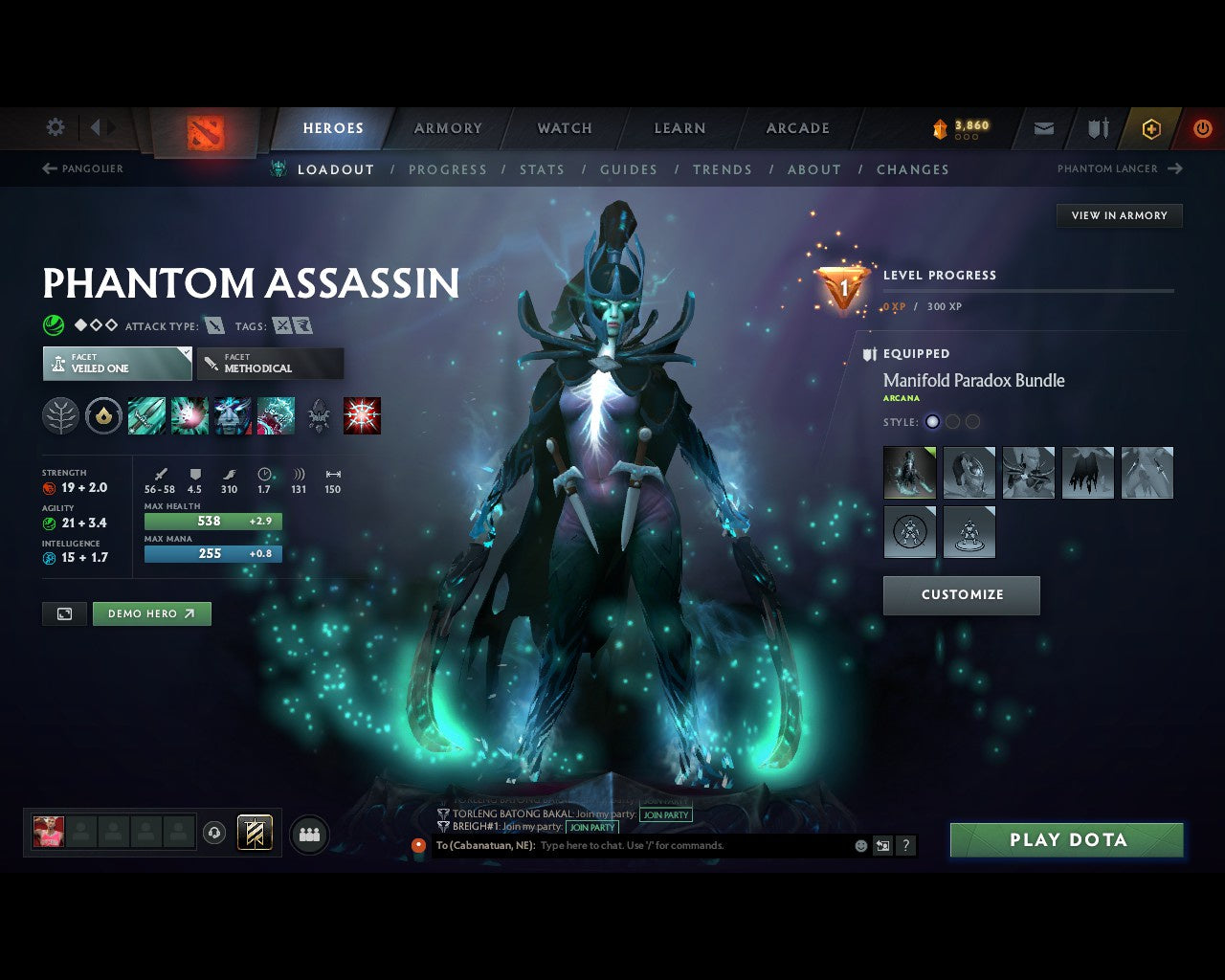Open the Heroes menu
The width and height of the screenshot is (1225, 980).
[x=333, y=127]
